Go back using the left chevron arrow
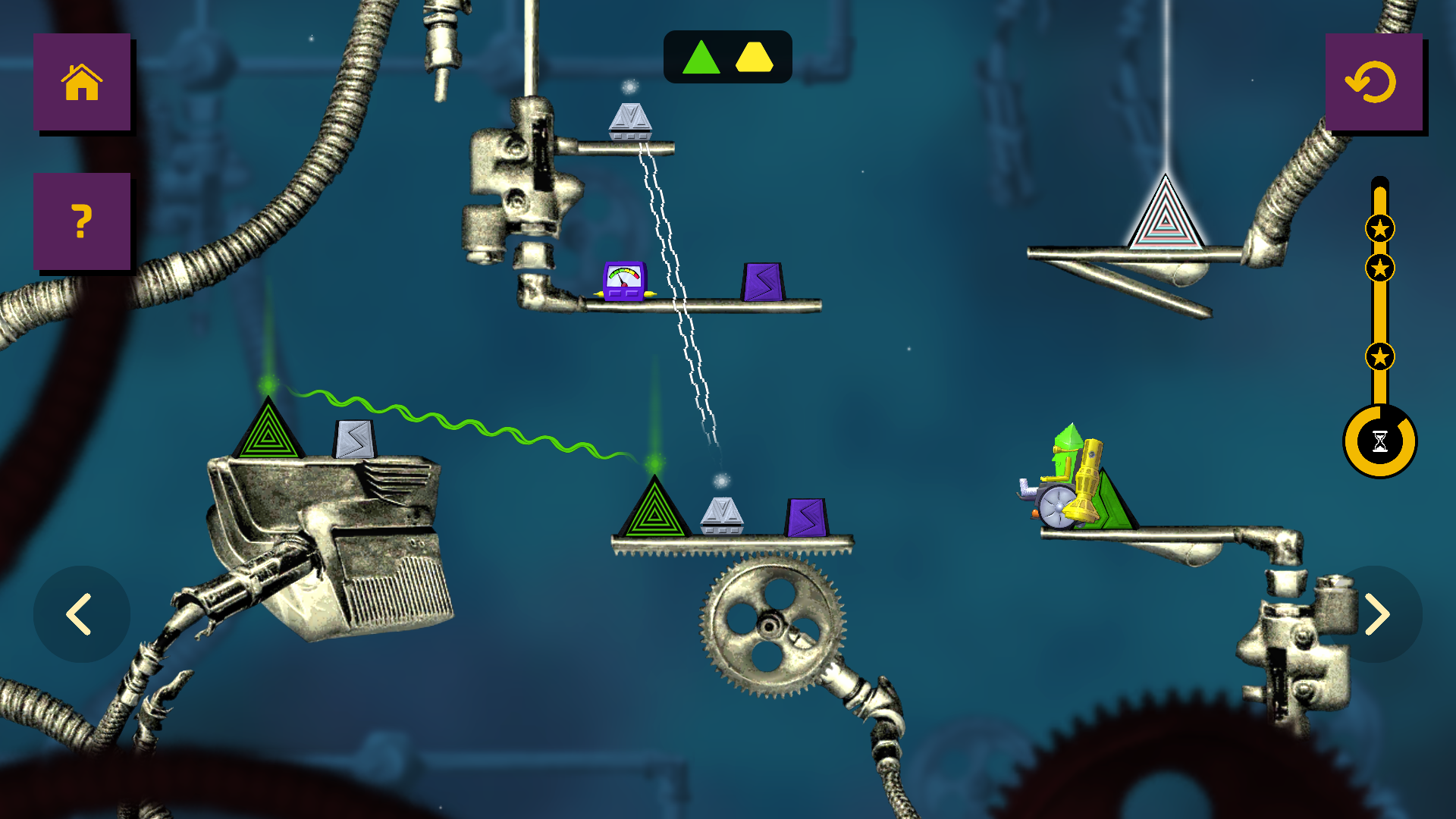Viewport: 1456px width, 819px height. point(81,614)
